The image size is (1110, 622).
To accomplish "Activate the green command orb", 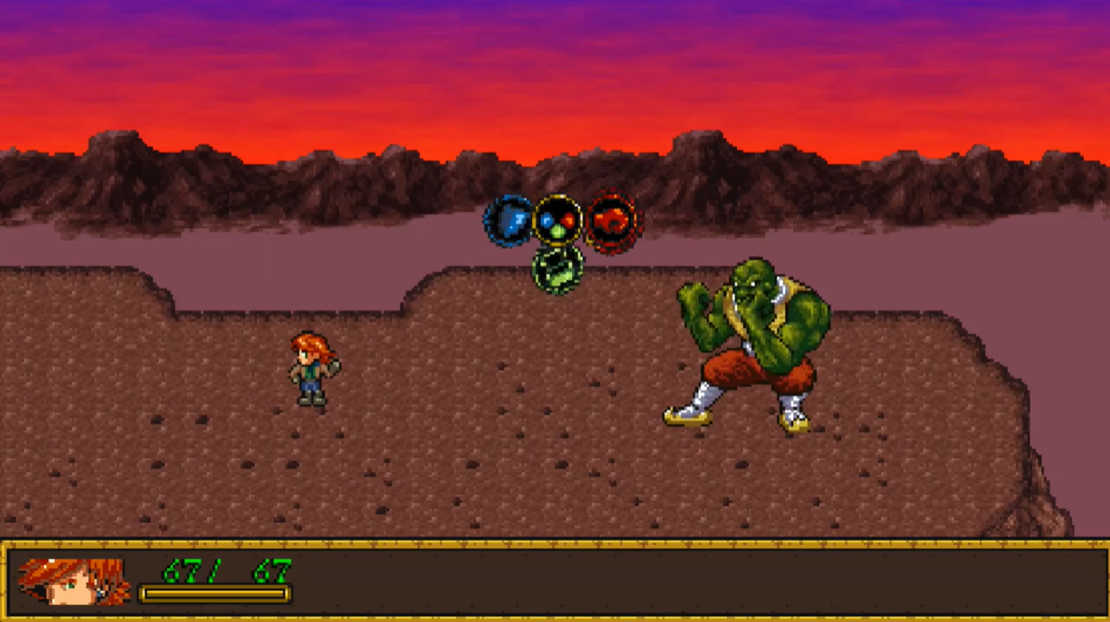I will point(558,268).
